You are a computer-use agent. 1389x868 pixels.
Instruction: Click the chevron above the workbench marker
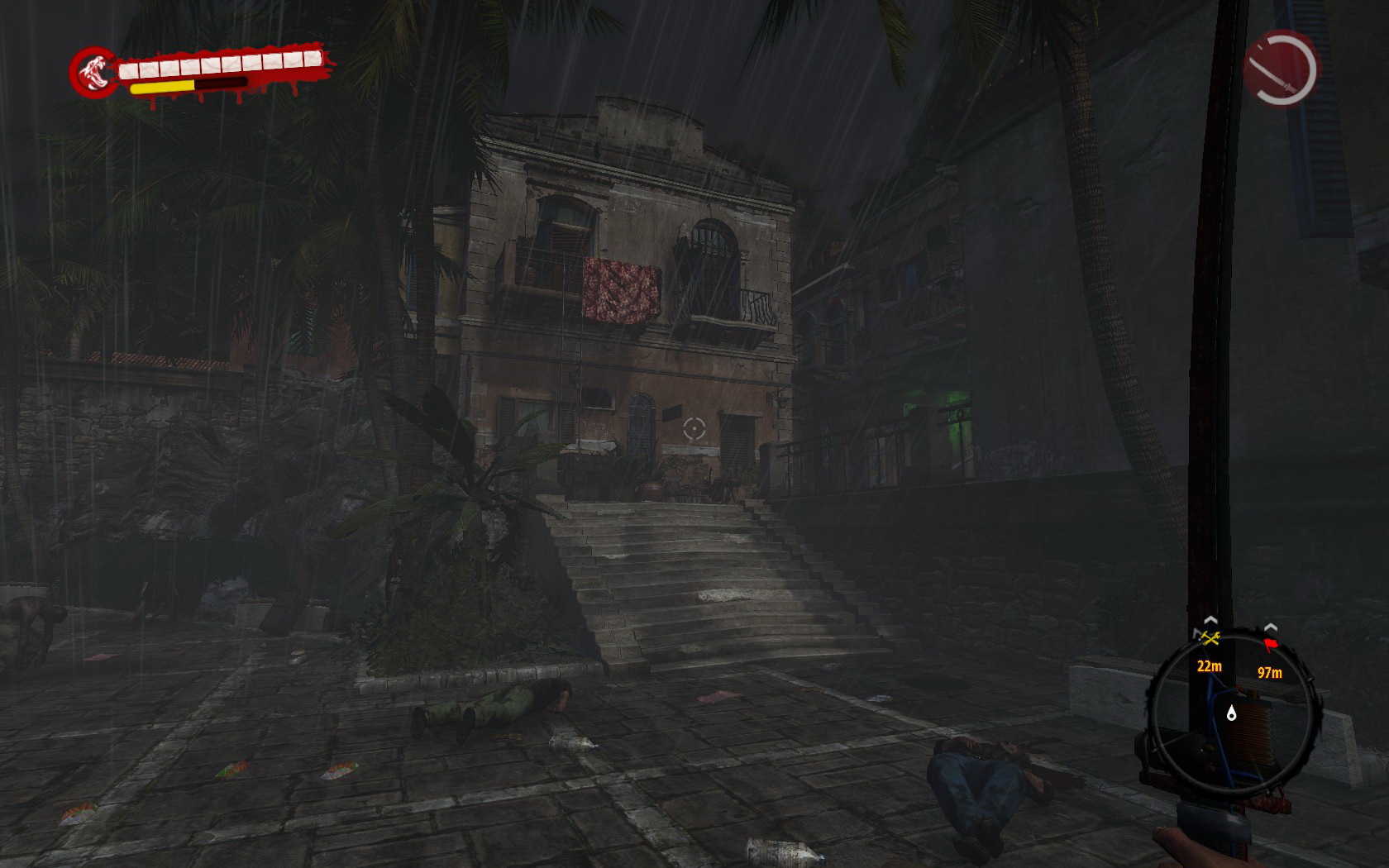tap(1210, 620)
